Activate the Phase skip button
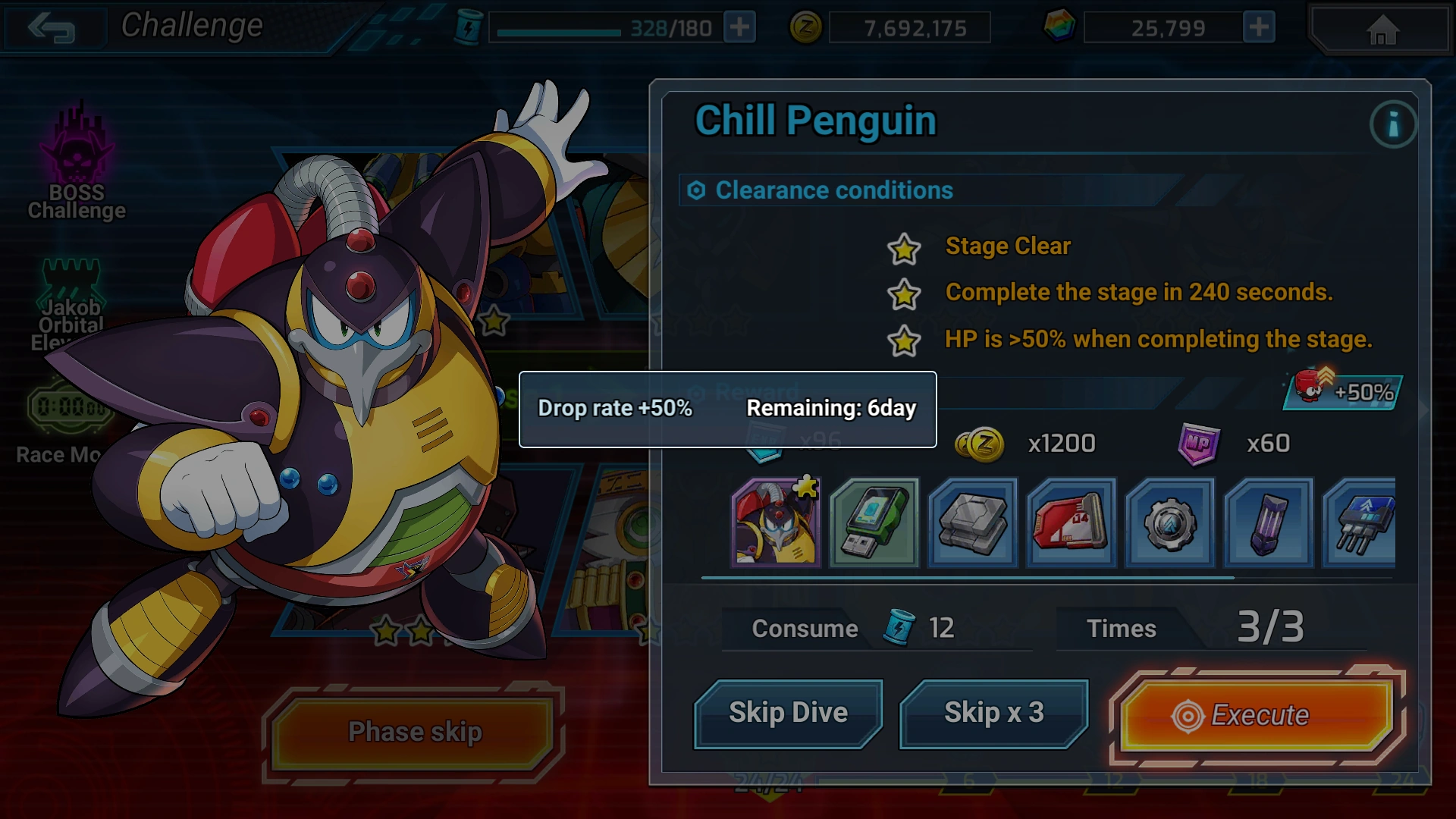This screenshot has width=1456, height=819. click(414, 732)
